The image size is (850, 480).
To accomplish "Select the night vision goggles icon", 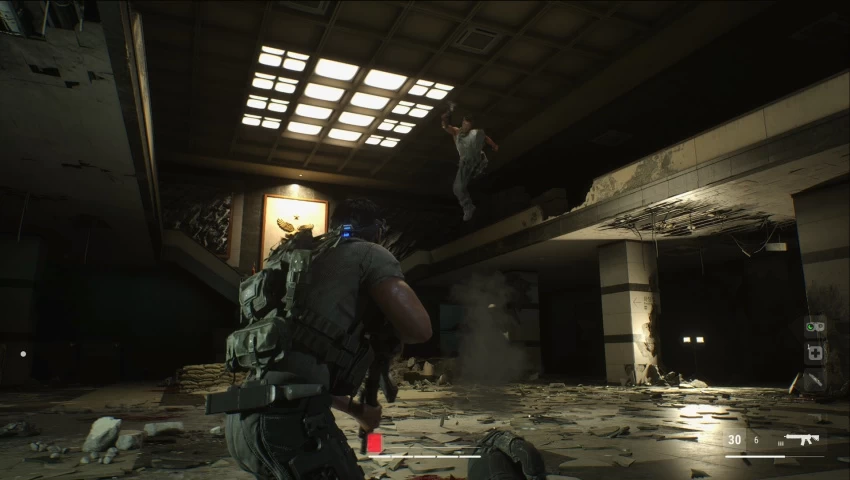I will [815, 326].
